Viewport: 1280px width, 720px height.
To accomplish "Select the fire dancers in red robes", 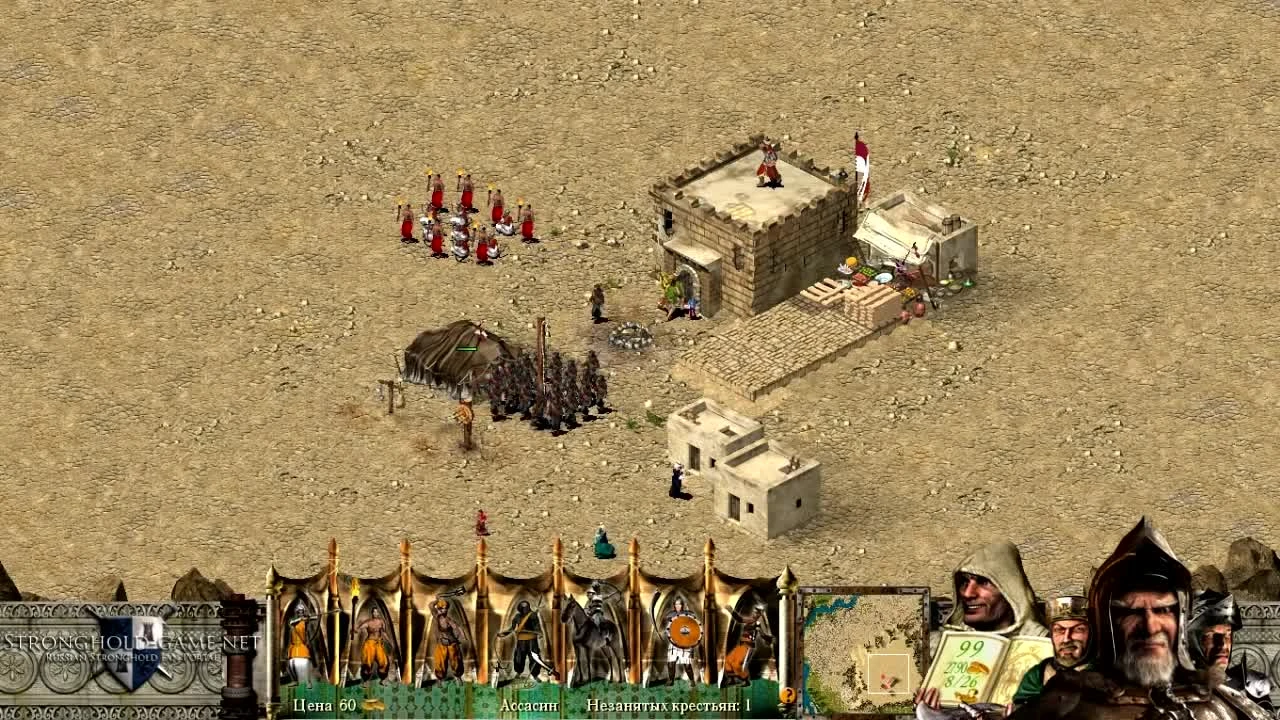I will click(x=465, y=215).
